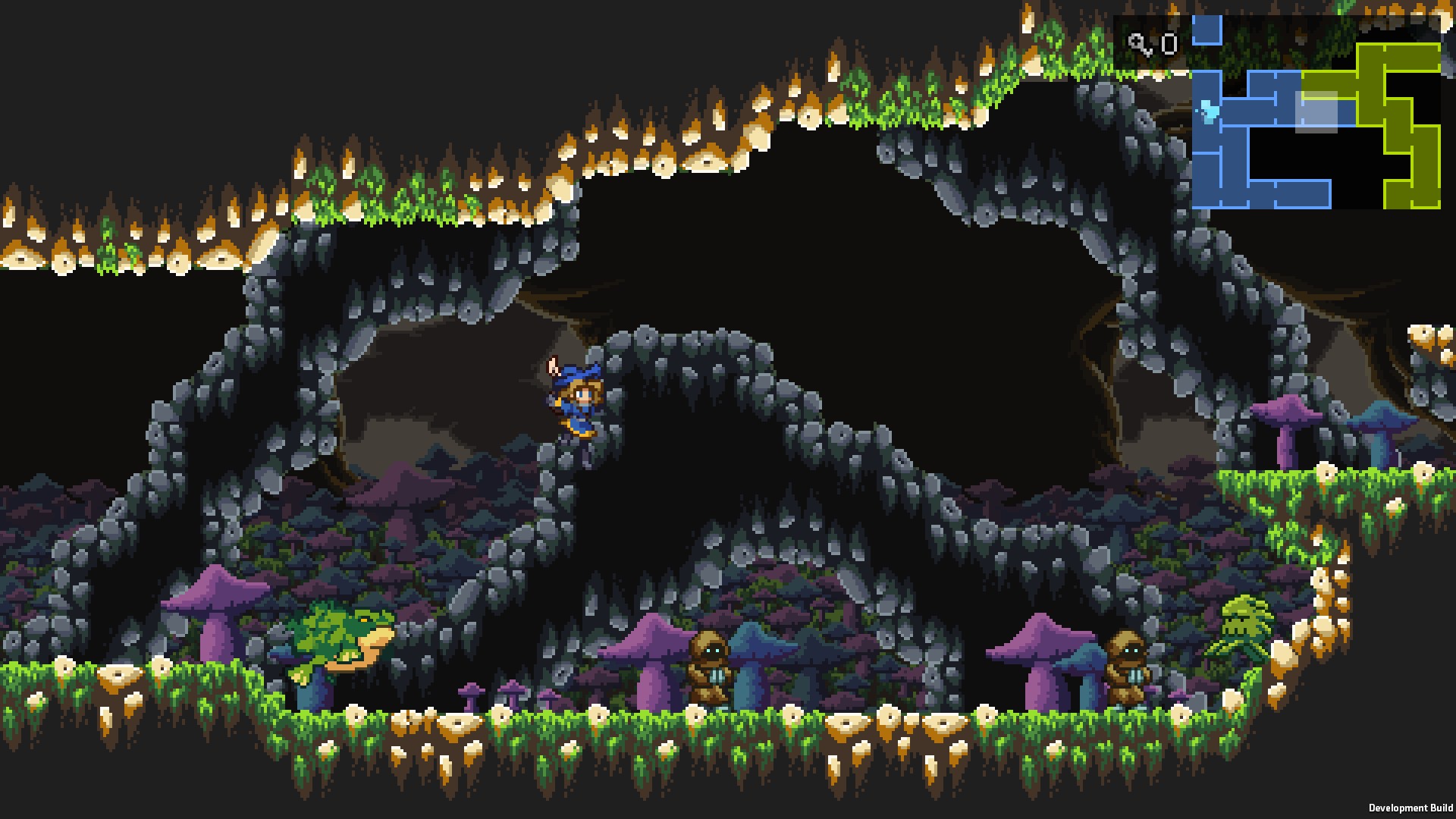Click the zero next to the key counter
Image resolution: width=1456 pixels, height=819 pixels.
(x=1169, y=44)
